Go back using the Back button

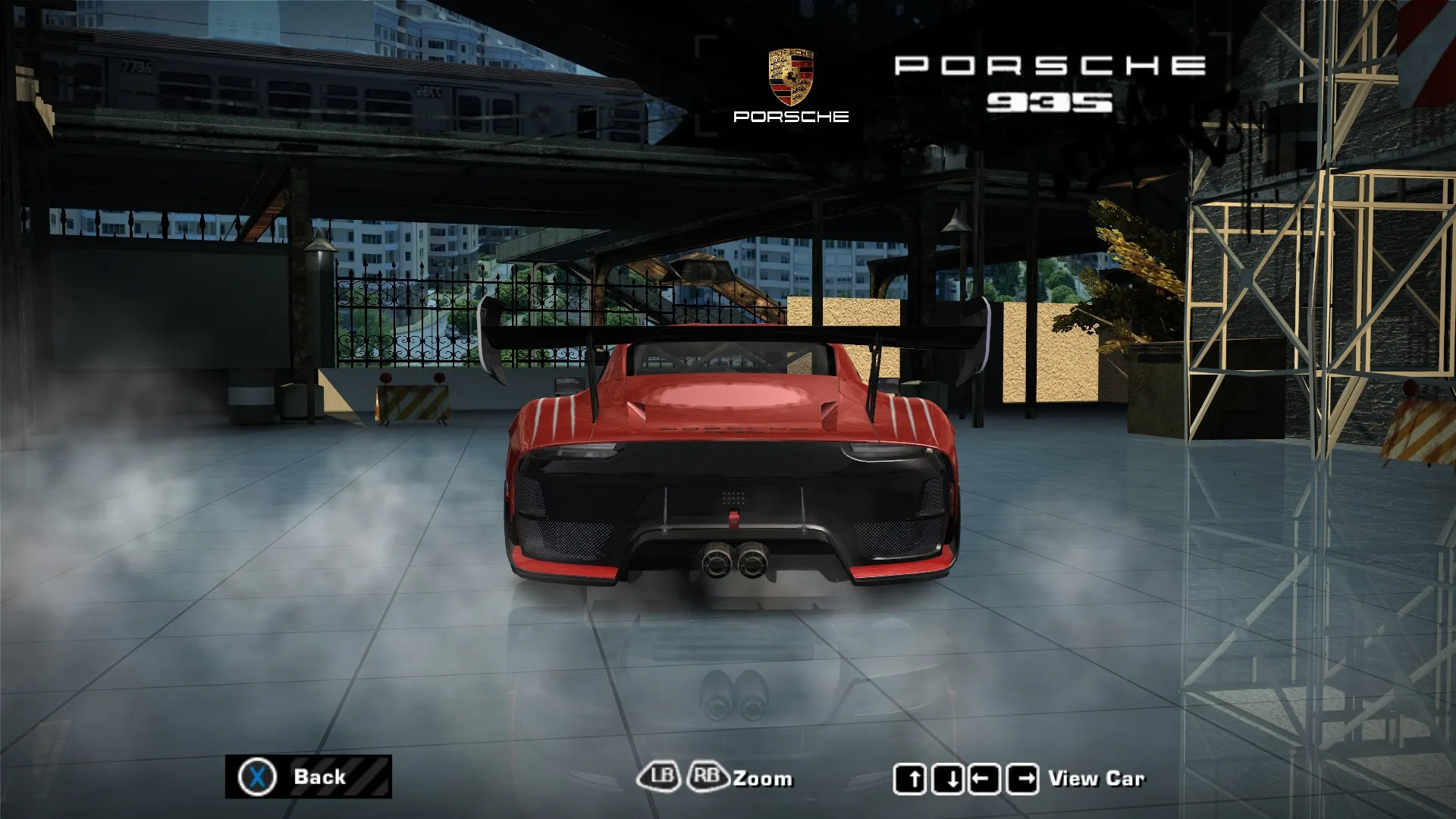click(308, 777)
